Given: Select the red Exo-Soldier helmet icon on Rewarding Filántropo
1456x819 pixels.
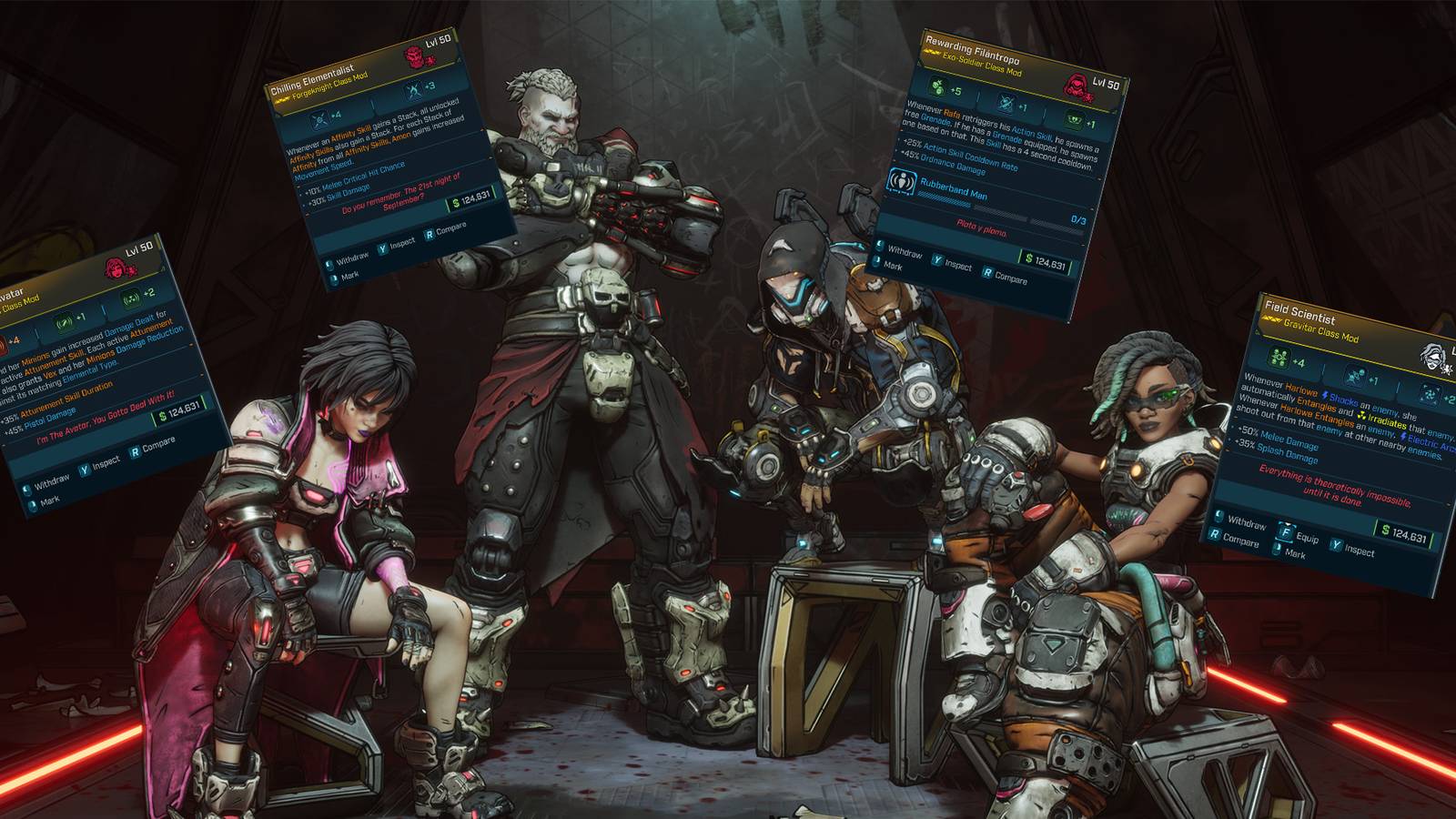Looking at the screenshot, I should point(1078,86).
